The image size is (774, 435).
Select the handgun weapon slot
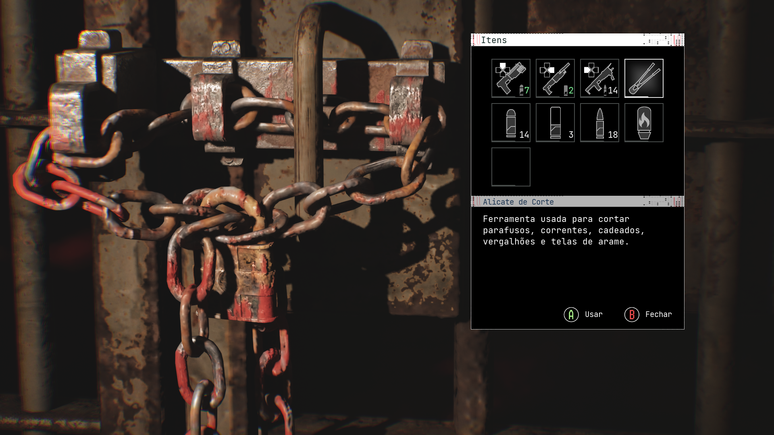(x=511, y=78)
